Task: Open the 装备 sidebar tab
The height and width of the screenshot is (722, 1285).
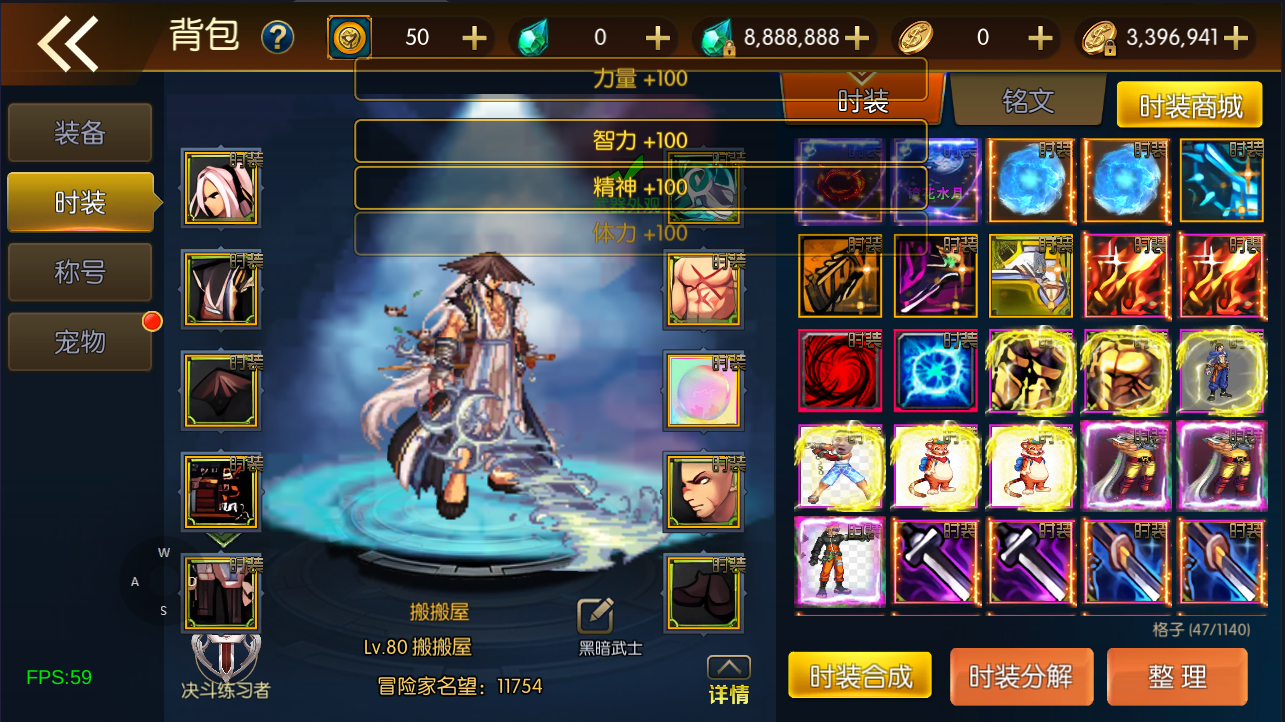Action: (x=79, y=132)
